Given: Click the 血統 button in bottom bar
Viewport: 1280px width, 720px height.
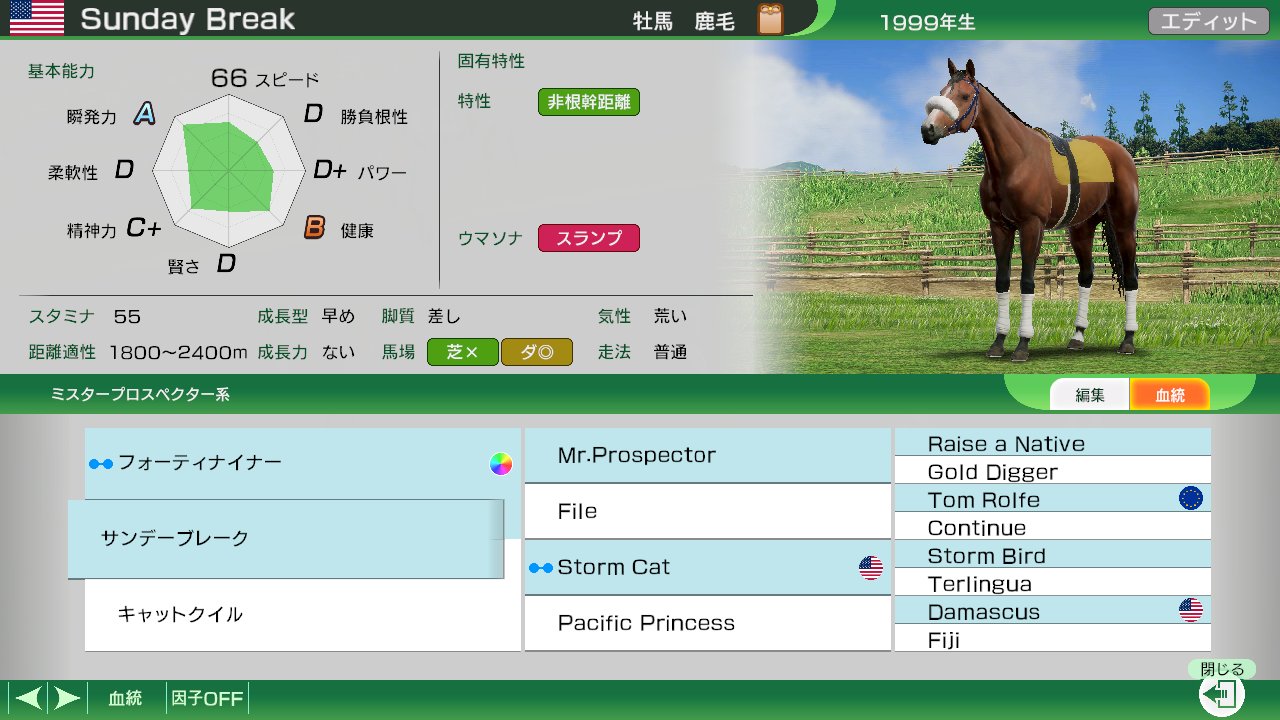Looking at the screenshot, I should tap(125, 698).
